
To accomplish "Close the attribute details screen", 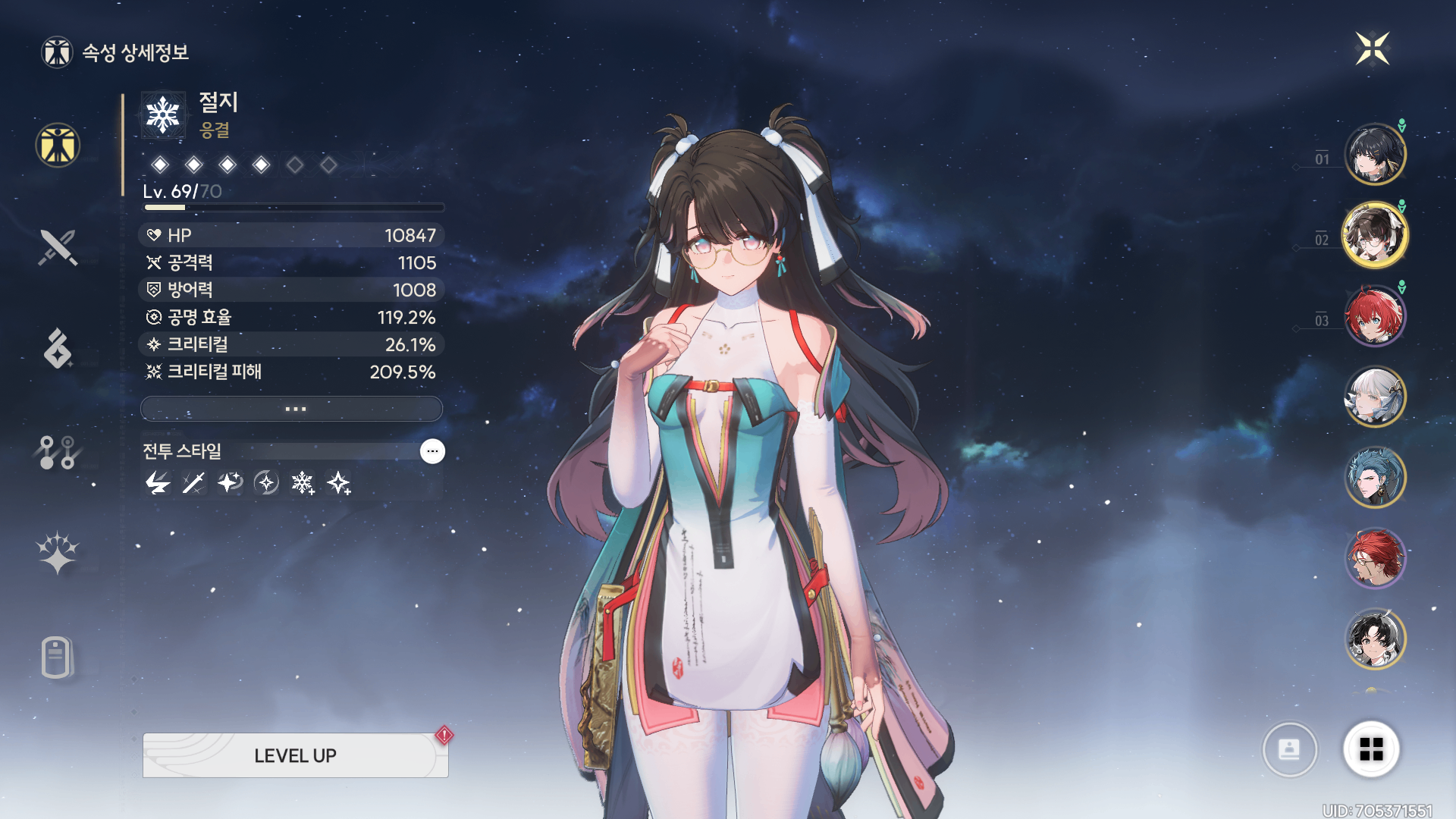I will (1372, 49).
